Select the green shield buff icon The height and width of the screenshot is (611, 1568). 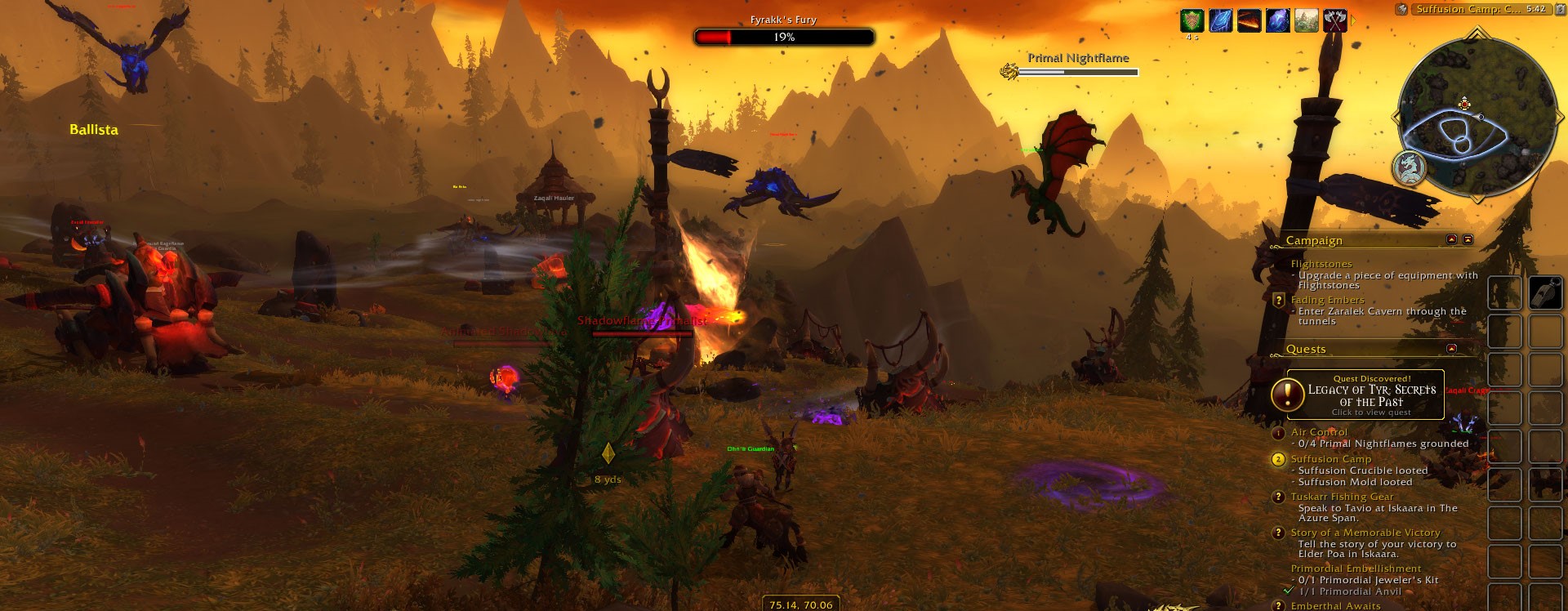1192,20
